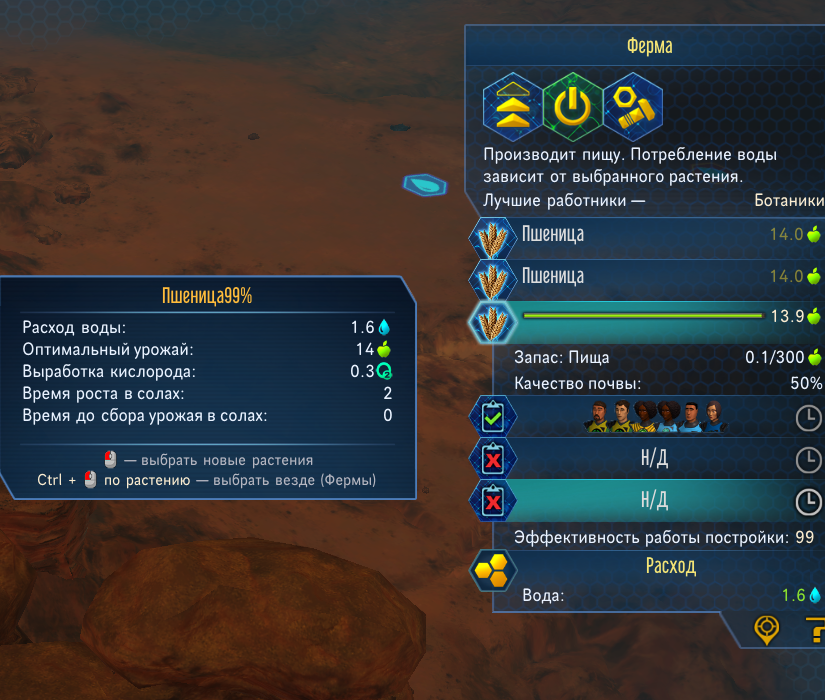Select the teal-highlighted Н/Д shift row
The height and width of the screenshot is (700, 825).
point(654,499)
